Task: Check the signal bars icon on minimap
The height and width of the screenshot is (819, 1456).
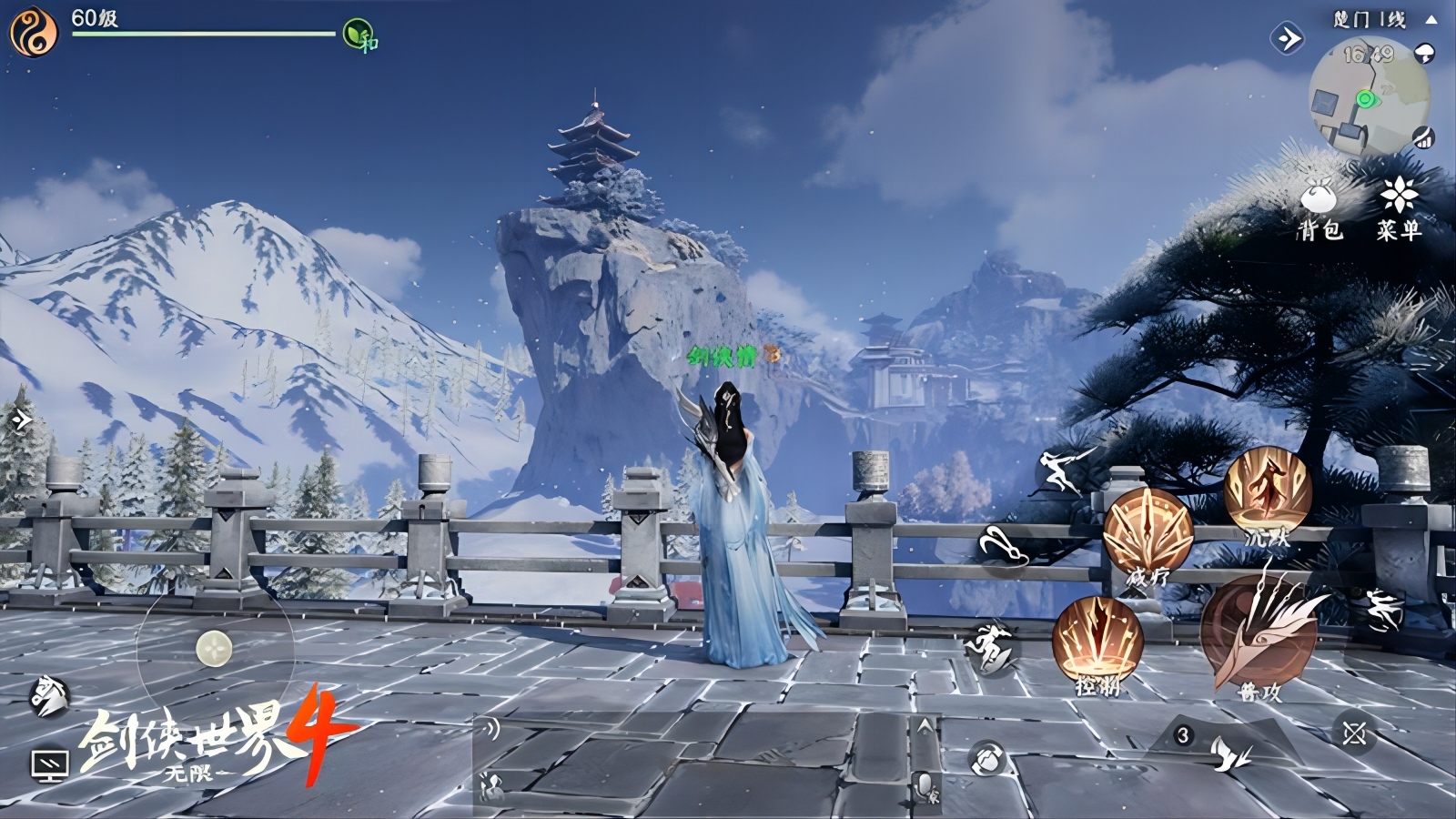Action: [1423, 138]
